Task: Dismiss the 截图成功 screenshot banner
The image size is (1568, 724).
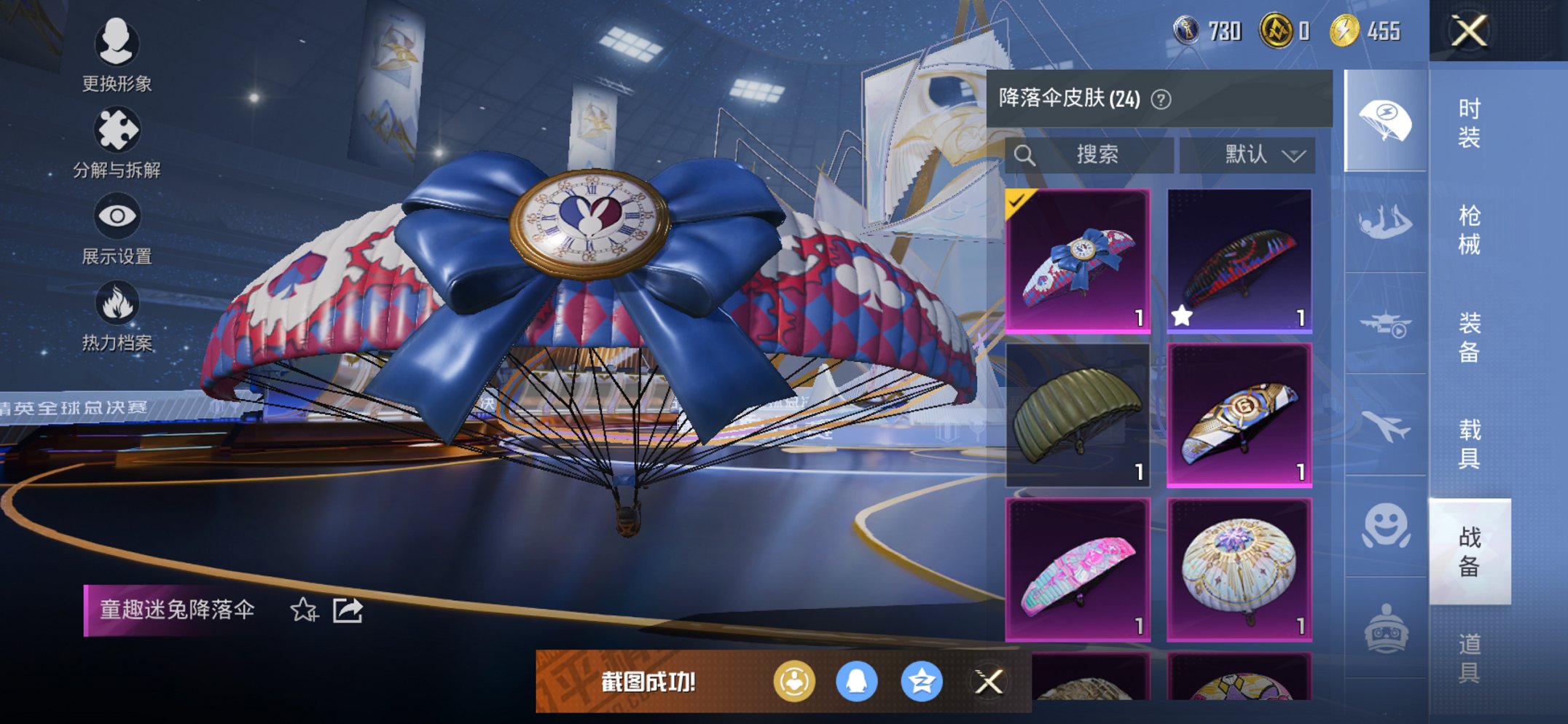Action: pos(989,682)
